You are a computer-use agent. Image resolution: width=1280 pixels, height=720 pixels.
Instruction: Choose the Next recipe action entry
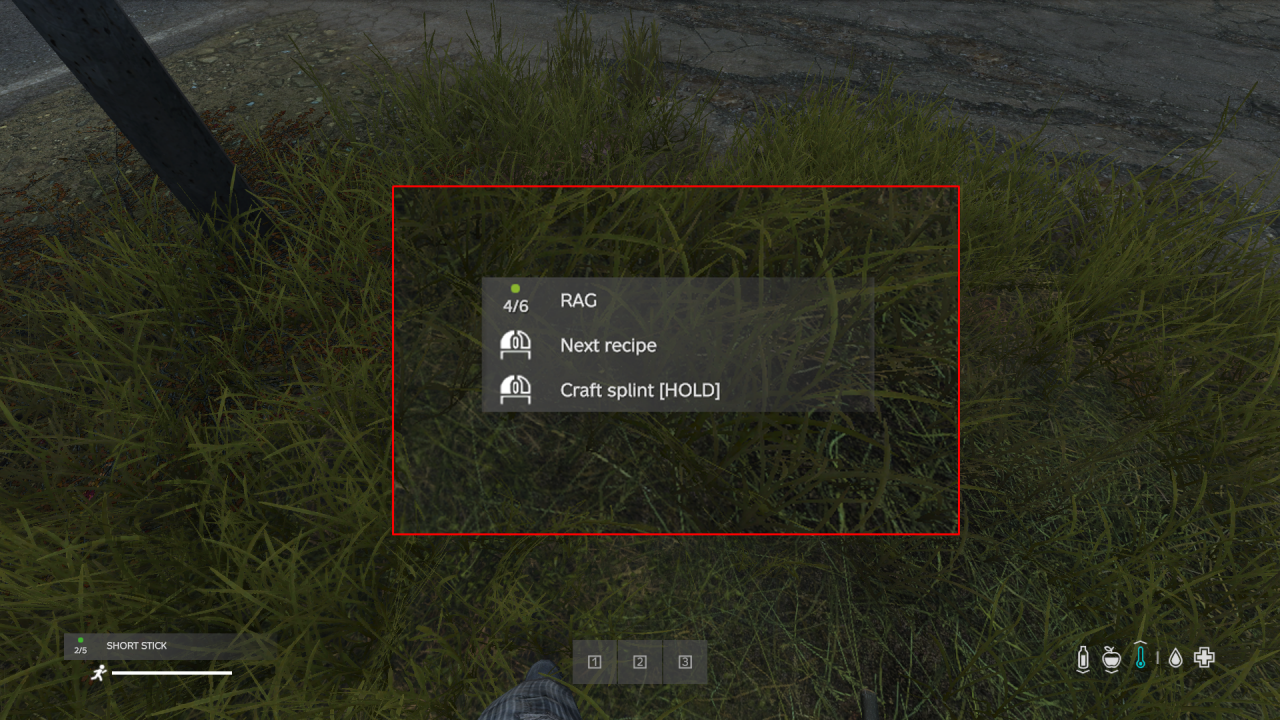[606, 345]
